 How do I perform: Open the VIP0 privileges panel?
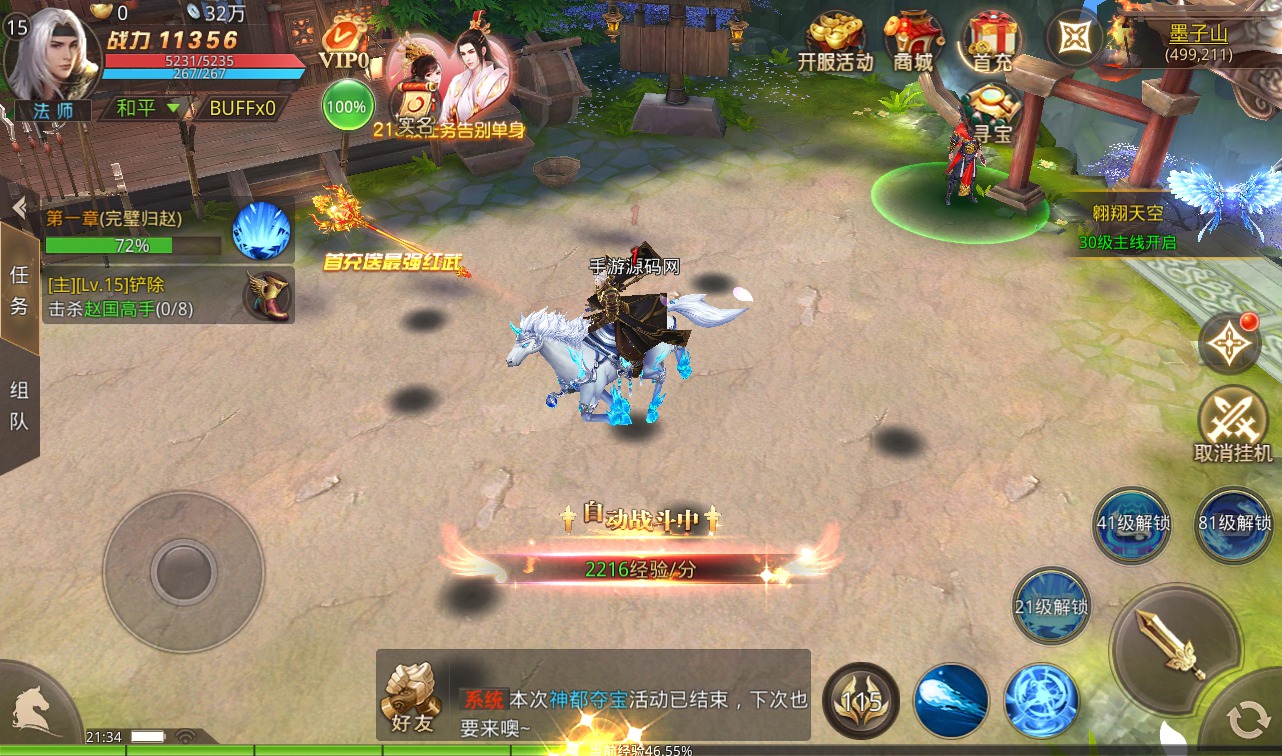pyautogui.click(x=347, y=50)
